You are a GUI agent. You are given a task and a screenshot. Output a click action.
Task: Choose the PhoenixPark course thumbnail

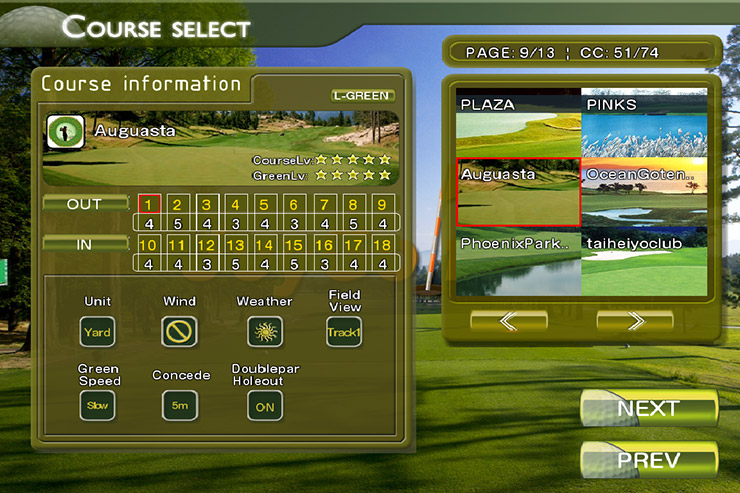point(518,262)
